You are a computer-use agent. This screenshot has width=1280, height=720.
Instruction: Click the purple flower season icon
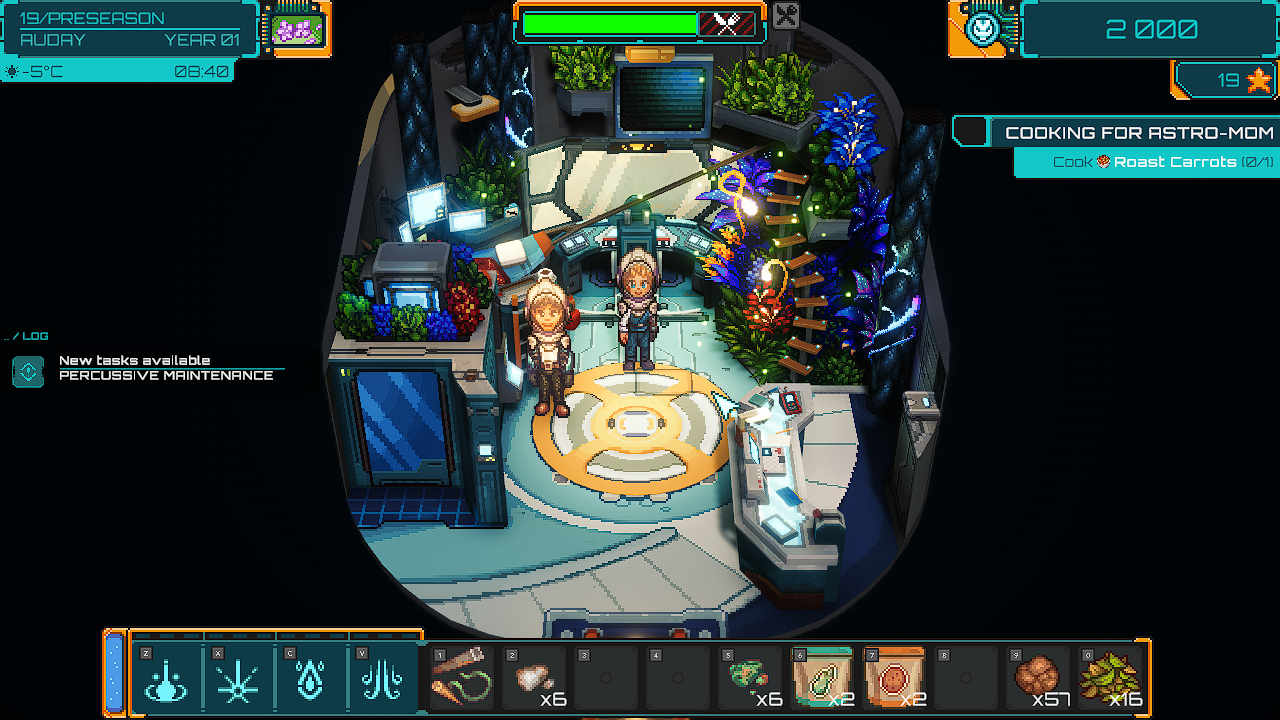tap(297, 29)
